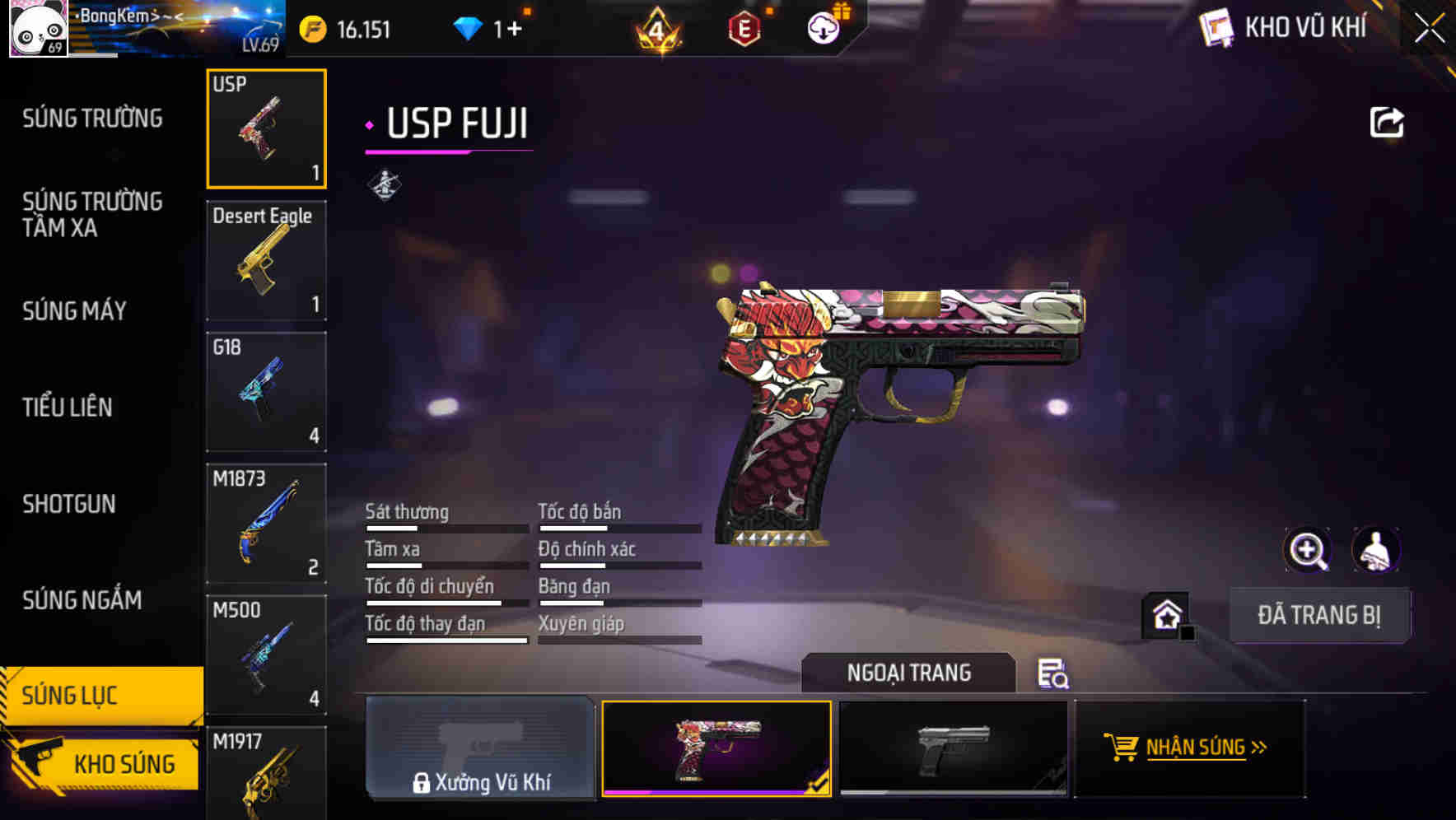The image size is (1456, 820).
Task: Share the USP FUJI skin
Action: click(1388, 120)
